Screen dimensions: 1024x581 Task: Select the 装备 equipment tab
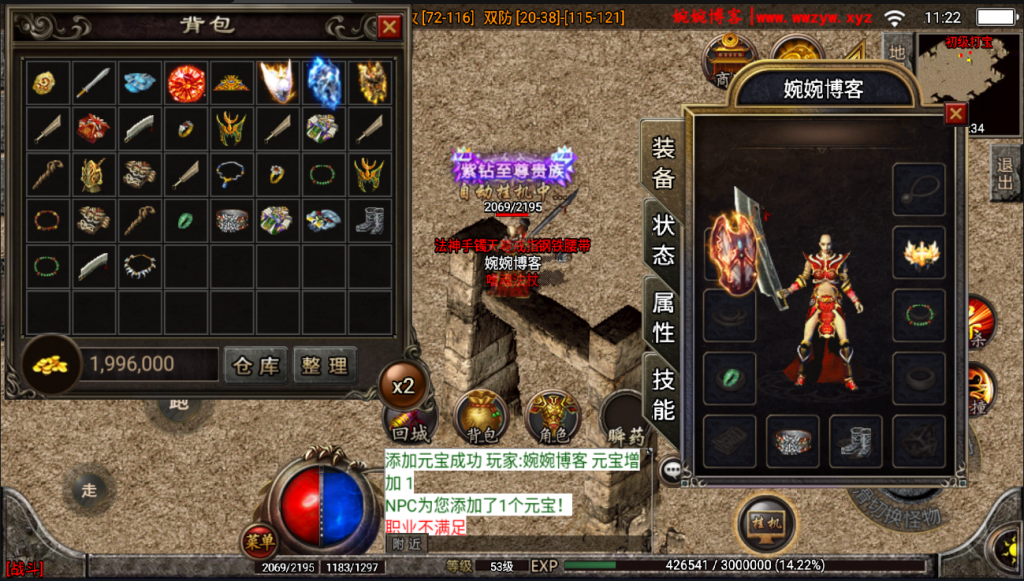coord(664,164)
